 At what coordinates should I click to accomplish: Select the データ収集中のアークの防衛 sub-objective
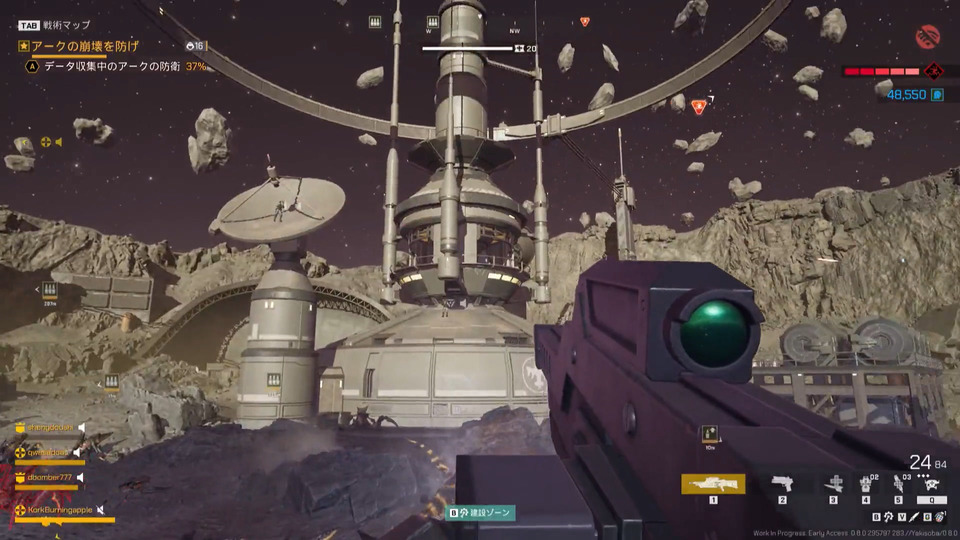[112, 67]
